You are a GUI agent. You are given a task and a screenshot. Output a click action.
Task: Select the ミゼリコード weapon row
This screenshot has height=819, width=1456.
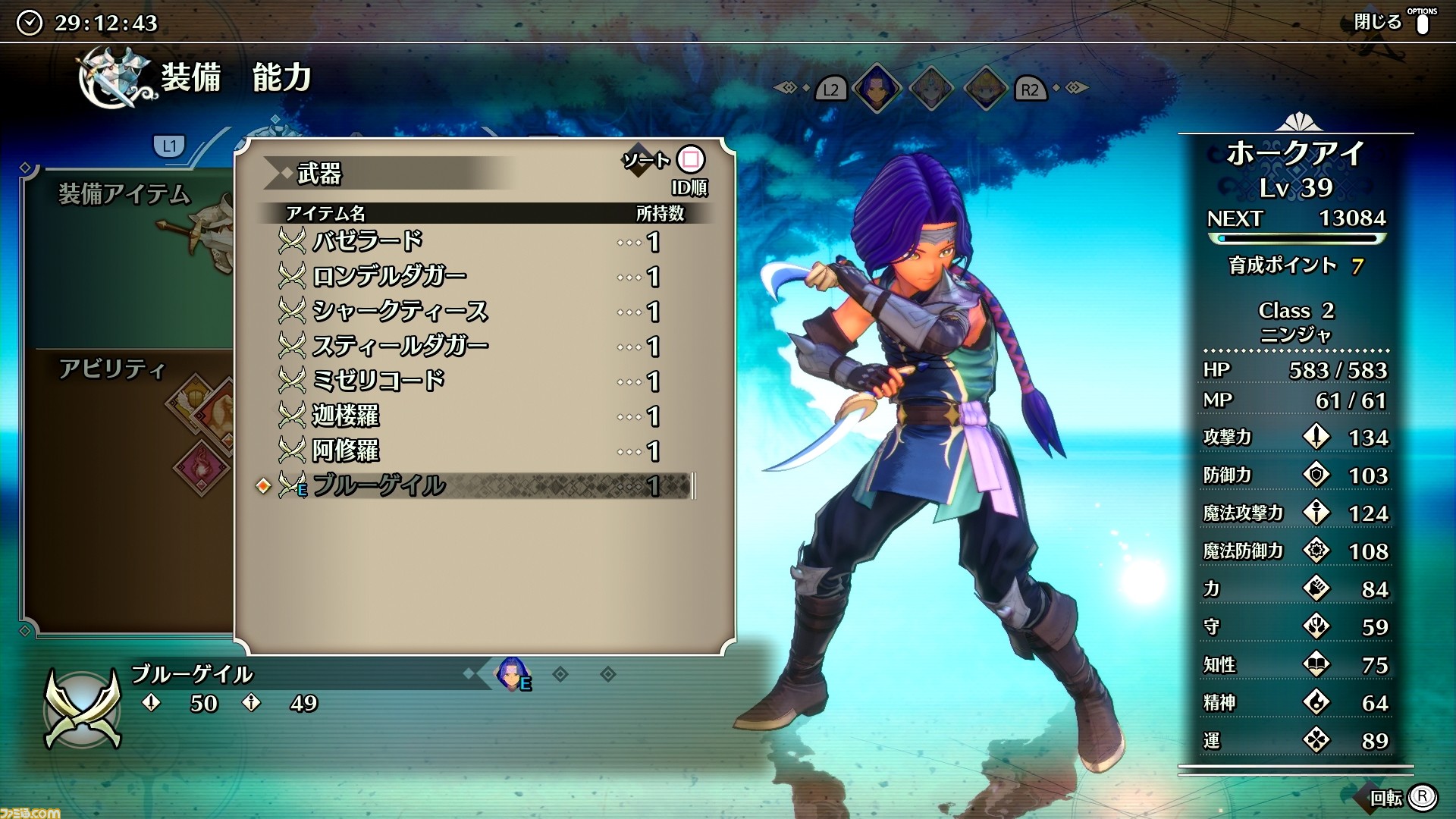click(470, 381)
